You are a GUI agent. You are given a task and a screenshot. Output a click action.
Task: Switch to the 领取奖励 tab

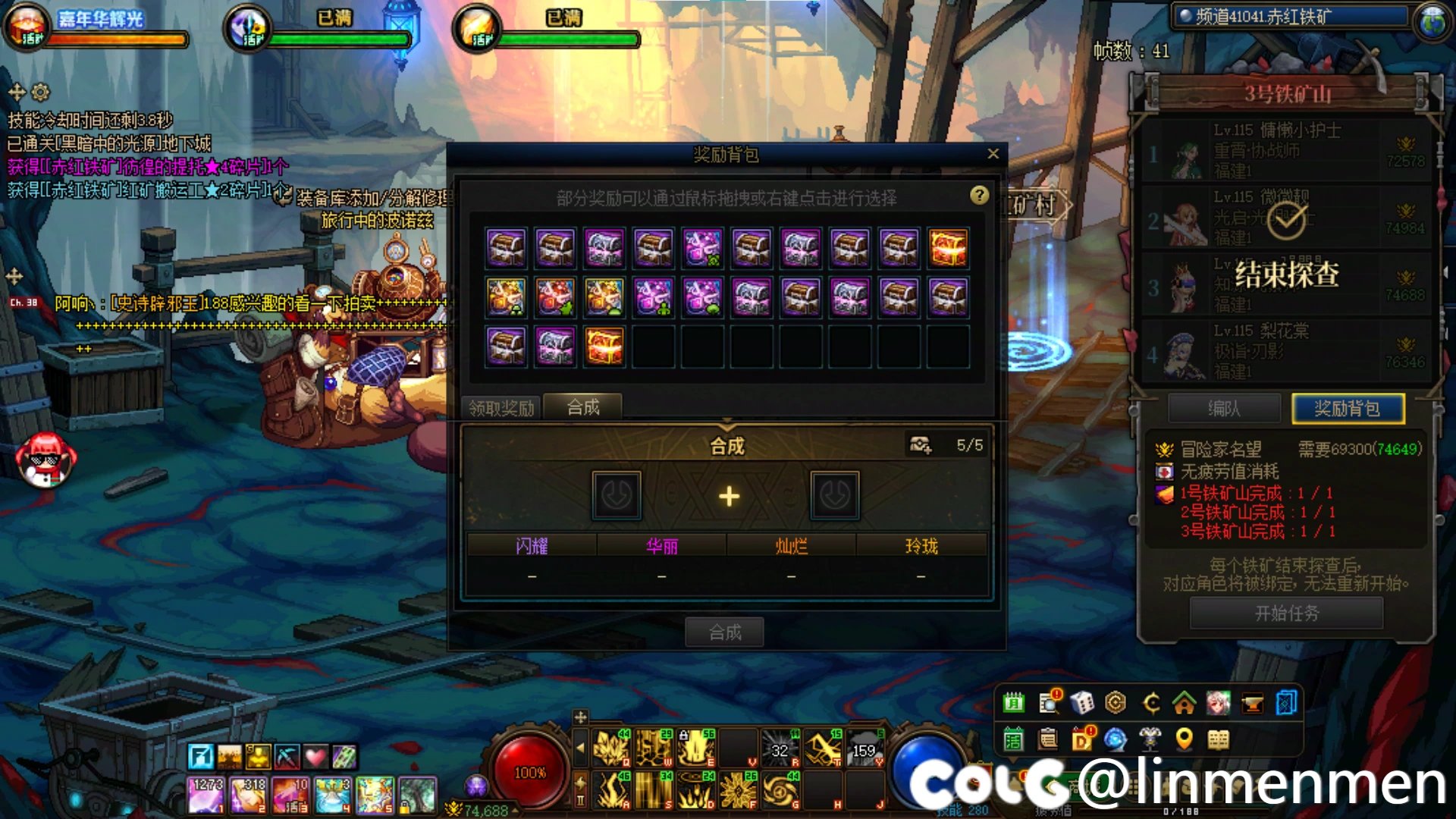pos(501,408)
